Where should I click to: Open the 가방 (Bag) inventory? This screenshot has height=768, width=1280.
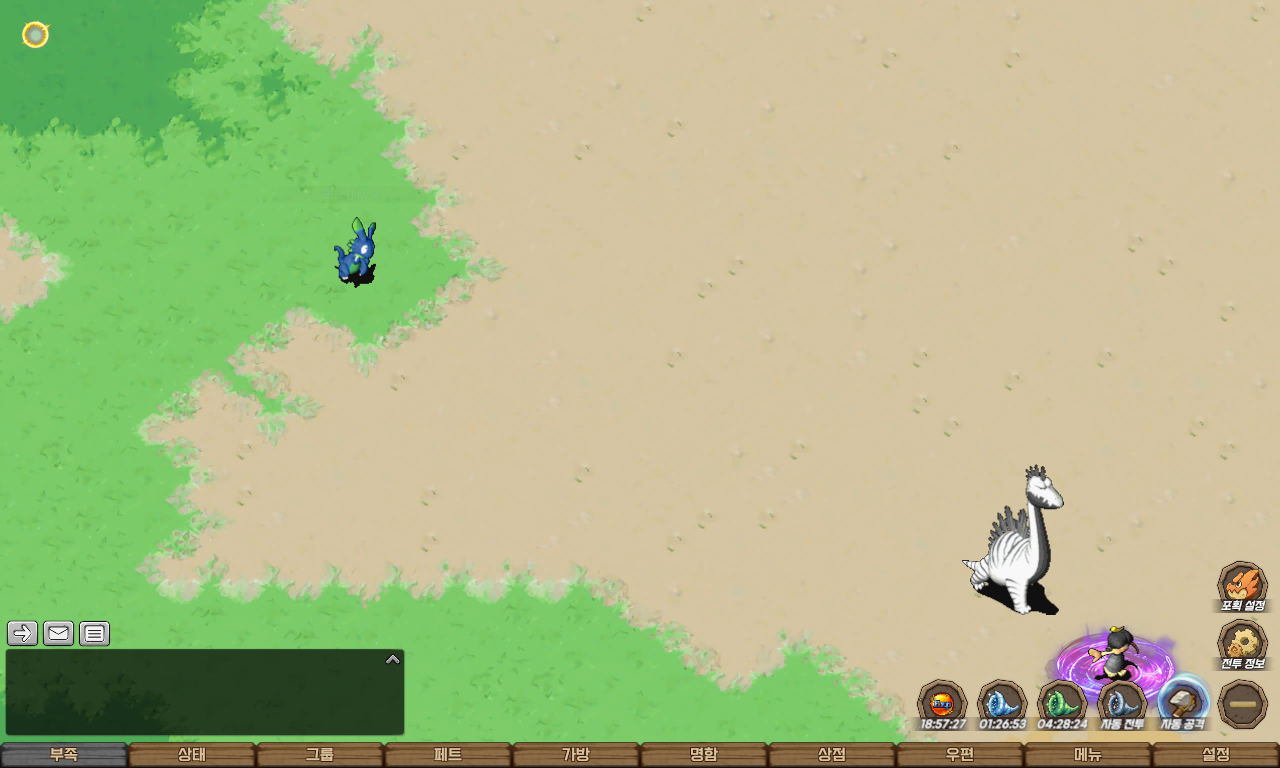click(576, 755)
